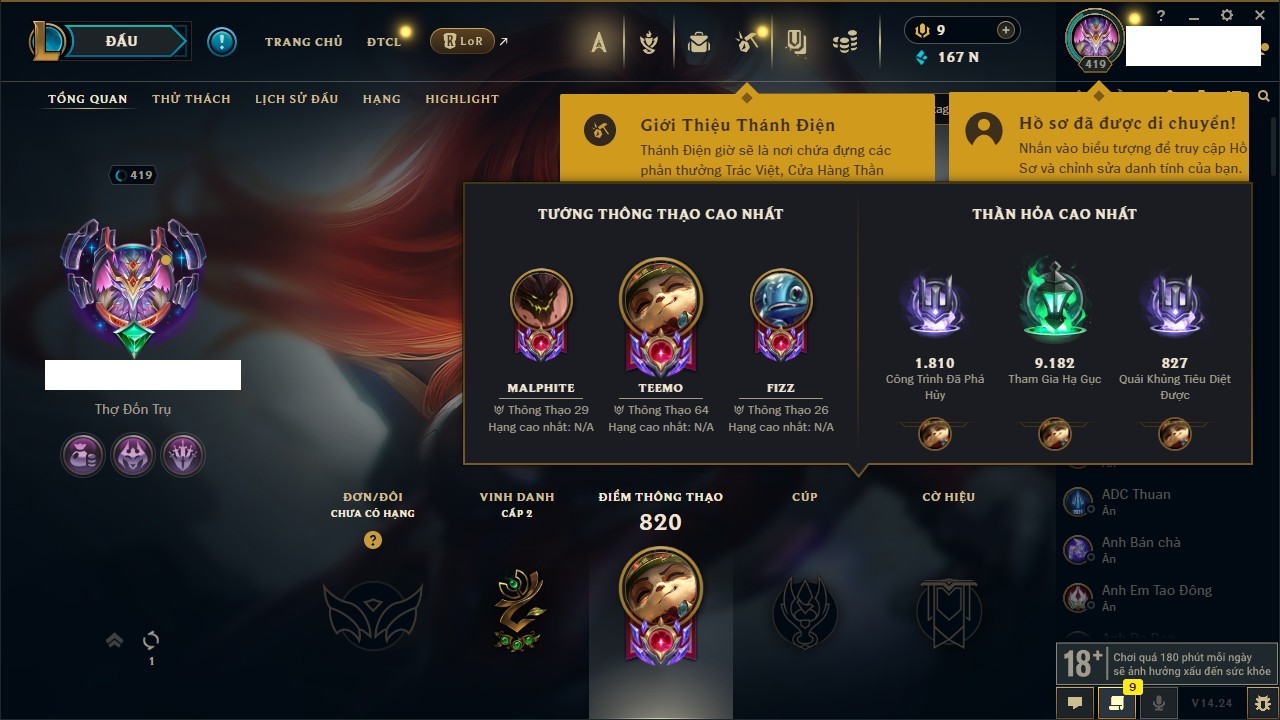Switch to the THỬ THÁCH tab
The height and width of the screenshot is (720, 1280).
tap(191, 99)
